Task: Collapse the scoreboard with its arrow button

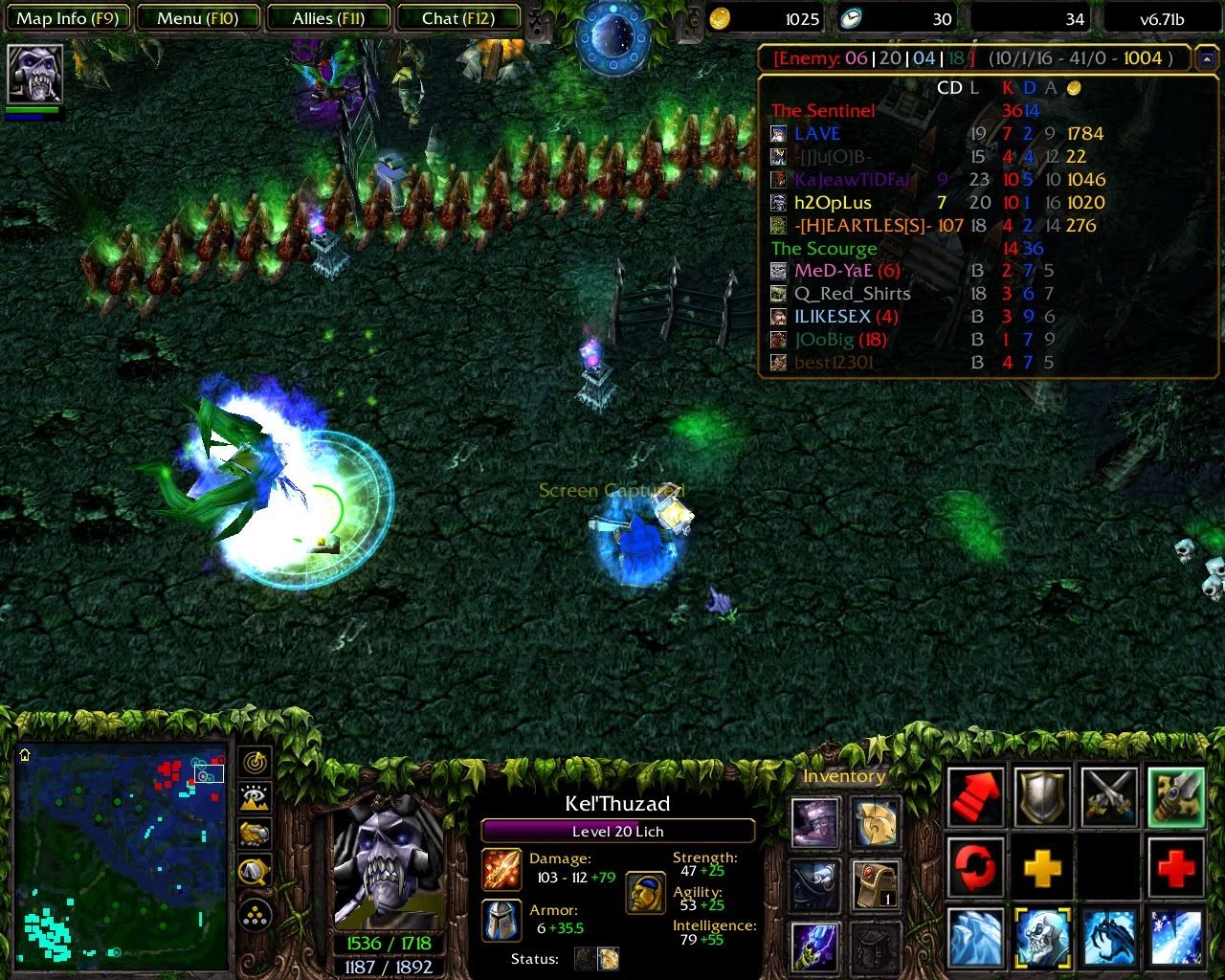Action: click(x=1204, y=58)
